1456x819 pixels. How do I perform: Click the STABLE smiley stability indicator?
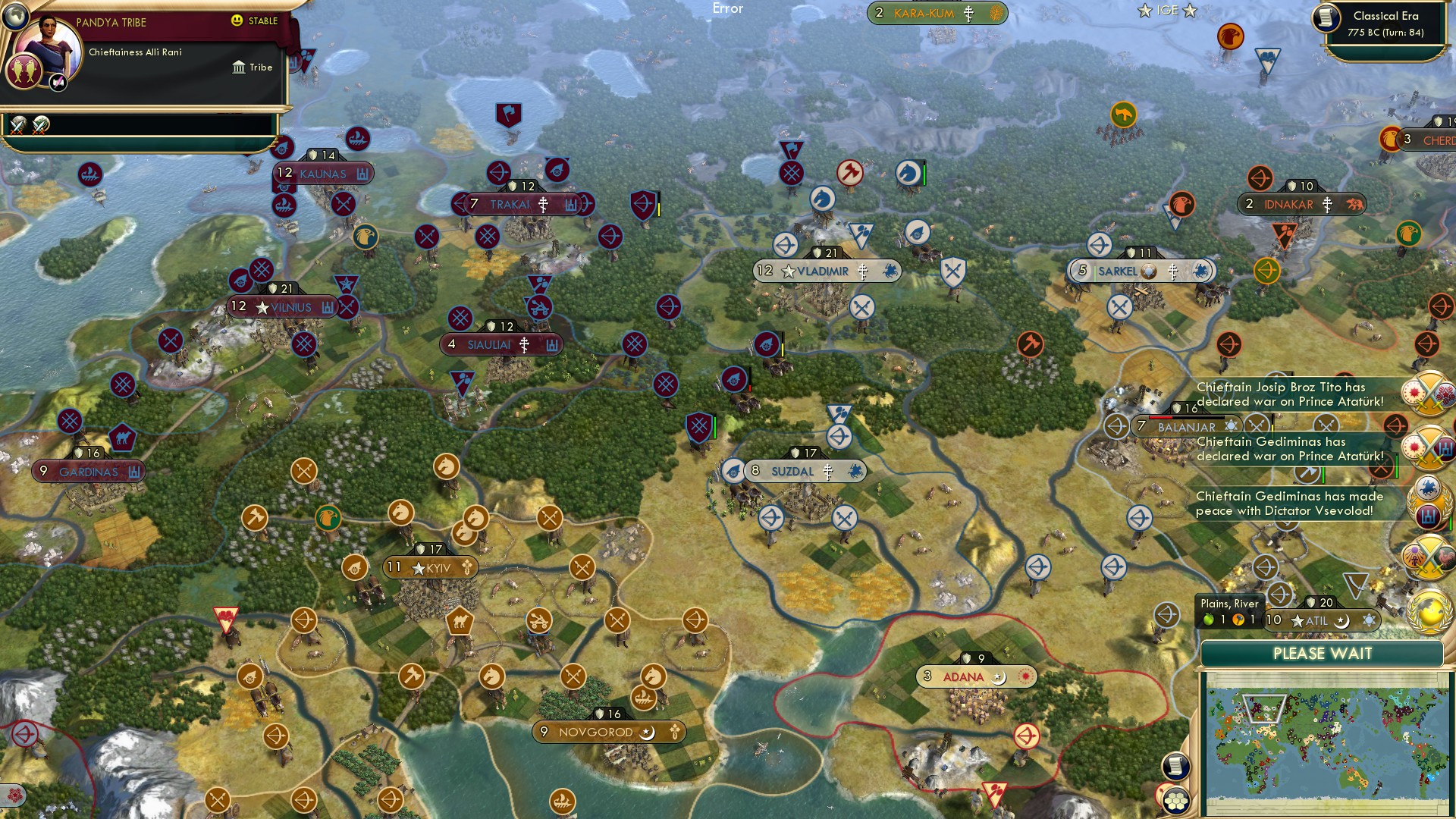tap(238, 21)
